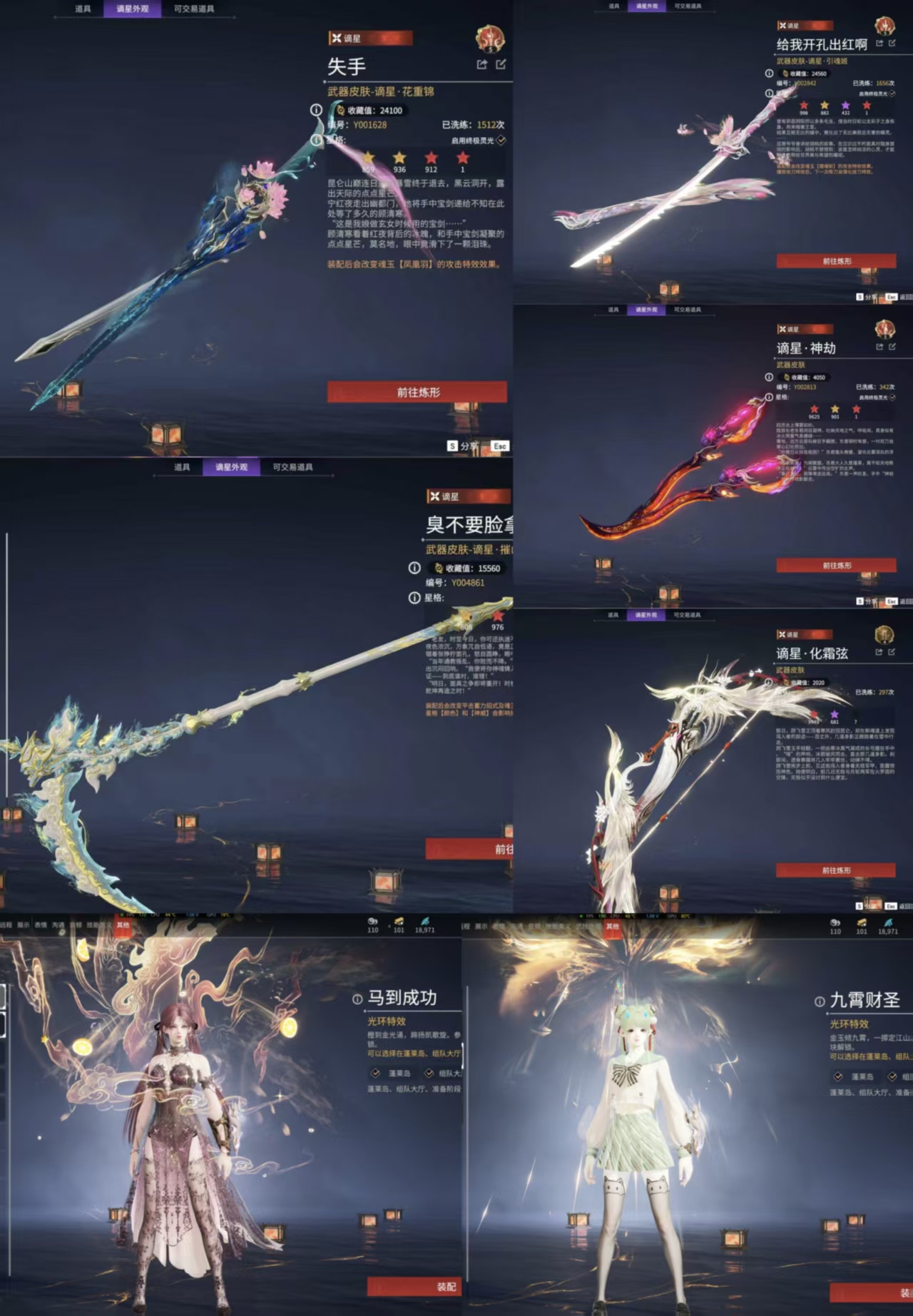Click the rename pencil icon beside 失手
The width and height of the screenshot is (913, 1316).
pyautogui.click(x=501, y=65)
